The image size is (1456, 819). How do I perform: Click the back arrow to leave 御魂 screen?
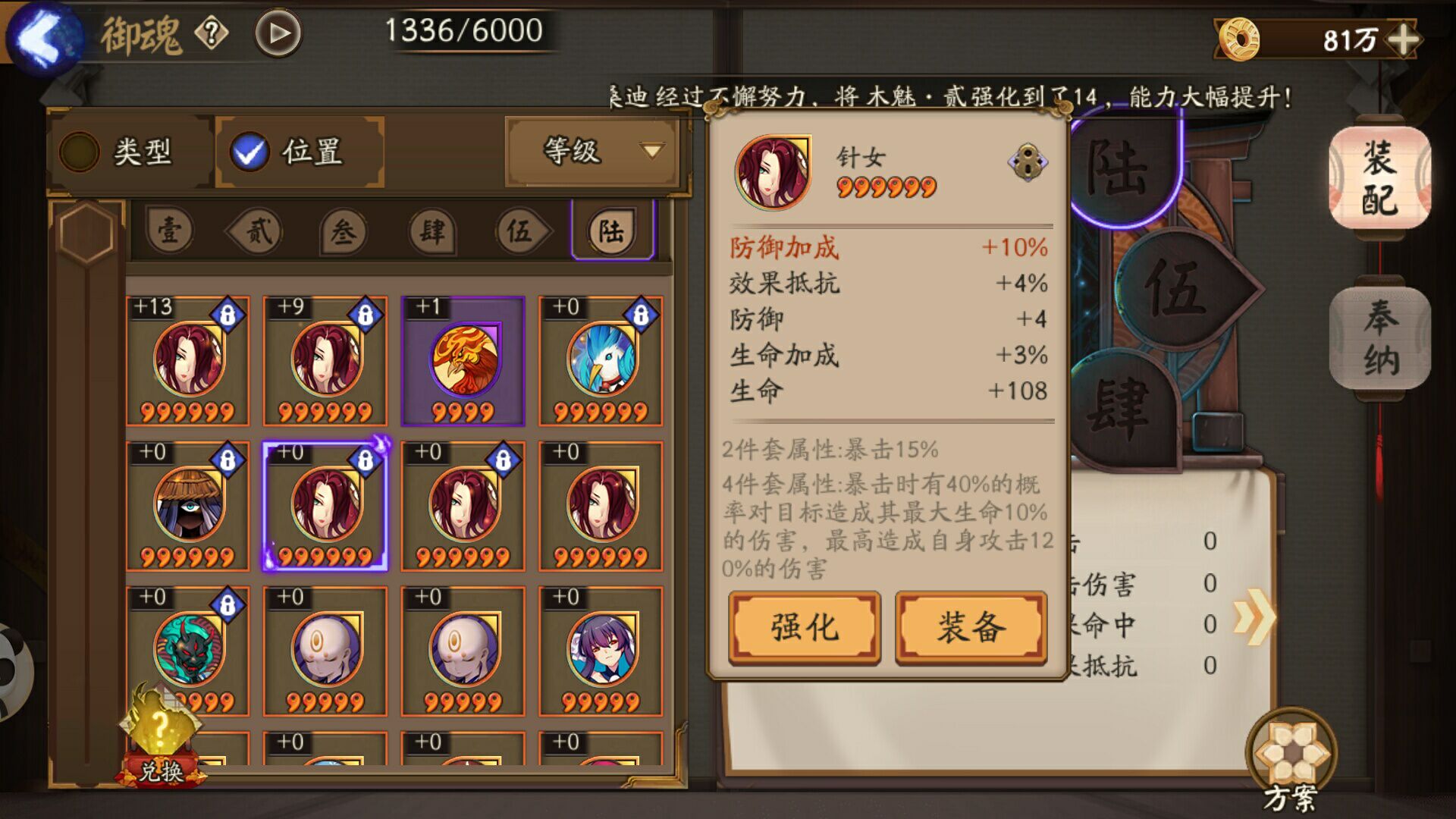pyautogui.click(x=42, y=34)
